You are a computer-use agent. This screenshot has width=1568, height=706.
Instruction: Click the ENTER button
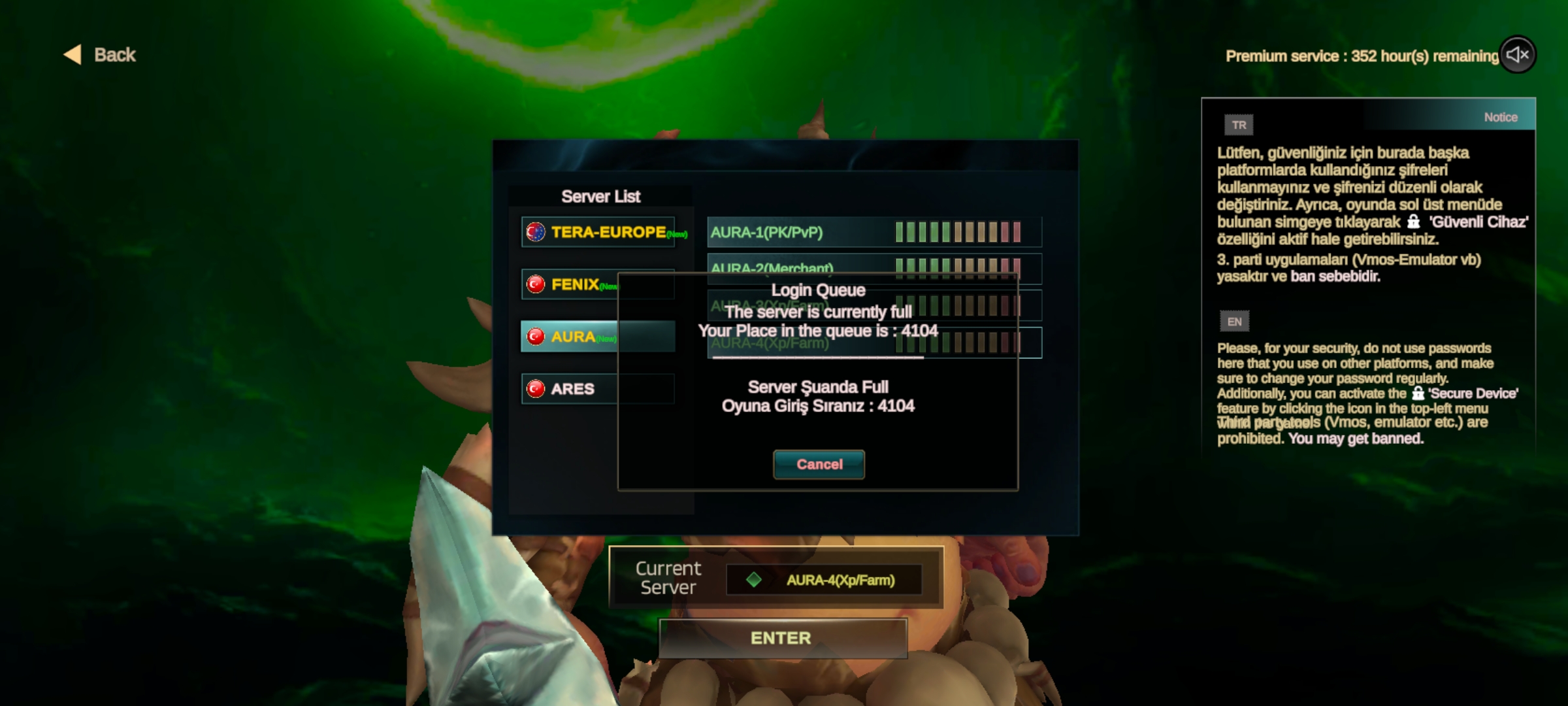click(782, 638)
